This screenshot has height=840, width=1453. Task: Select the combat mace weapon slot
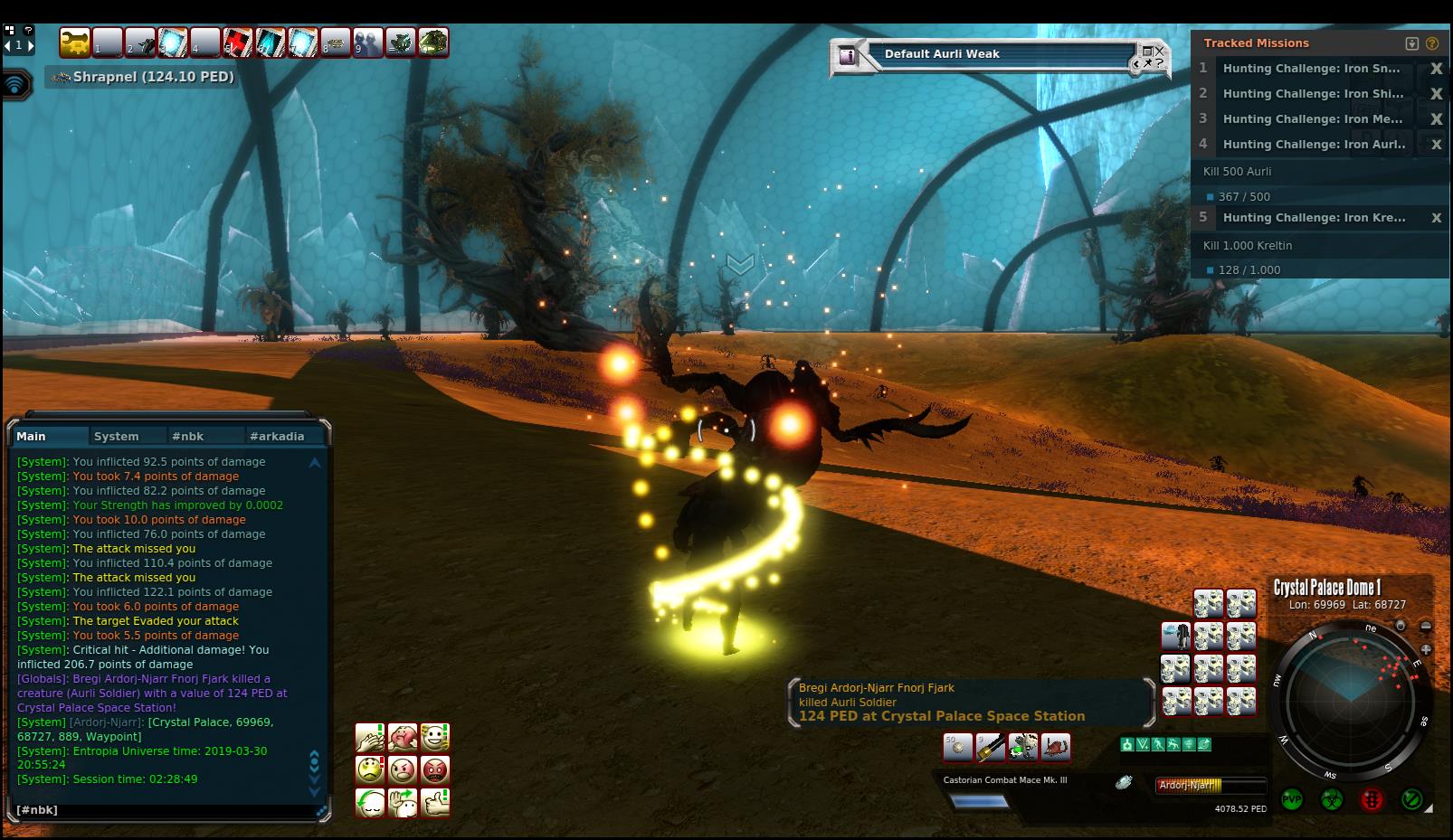pos(991,747)
